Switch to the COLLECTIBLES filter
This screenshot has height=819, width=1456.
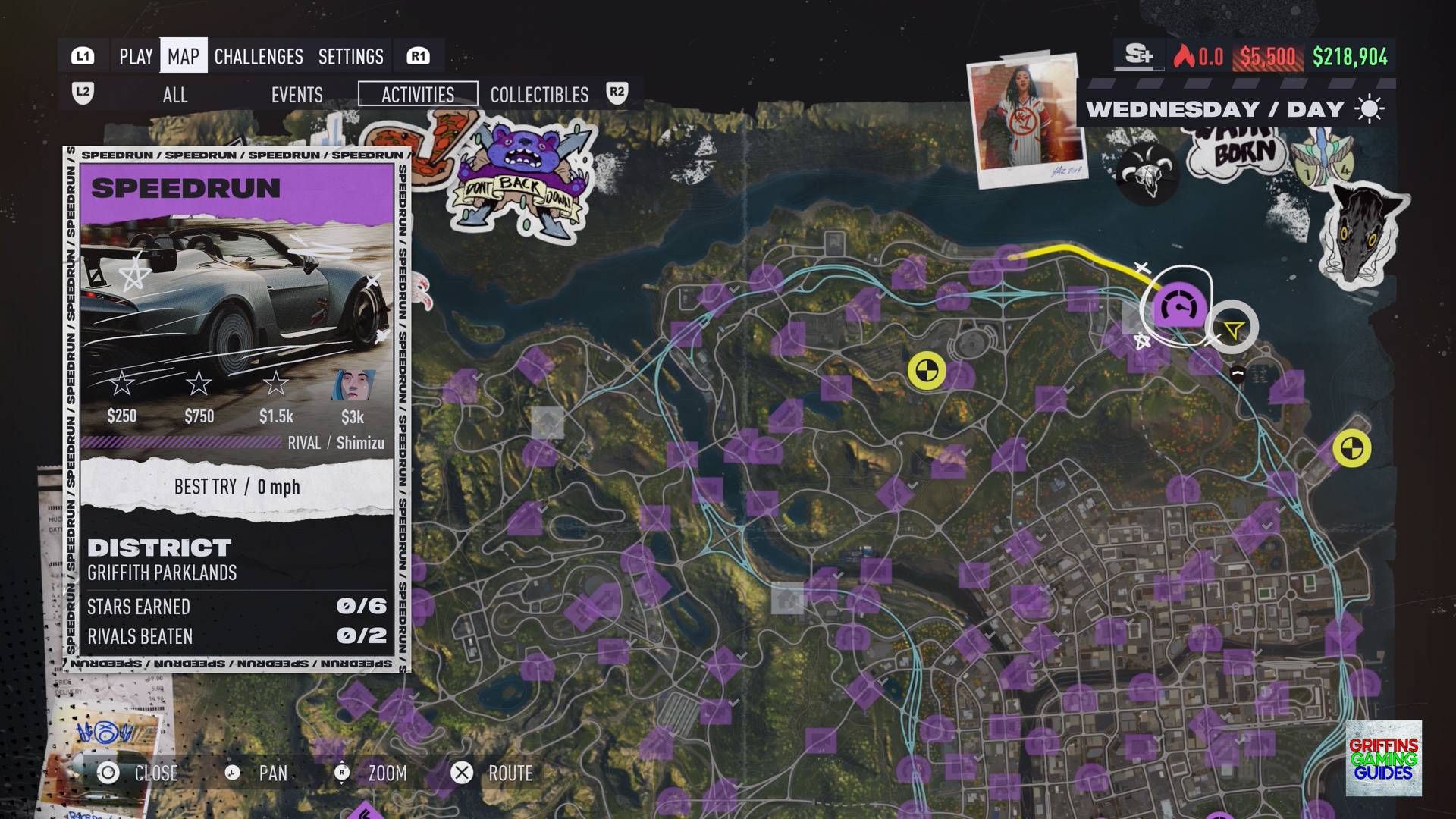point(539,95)
